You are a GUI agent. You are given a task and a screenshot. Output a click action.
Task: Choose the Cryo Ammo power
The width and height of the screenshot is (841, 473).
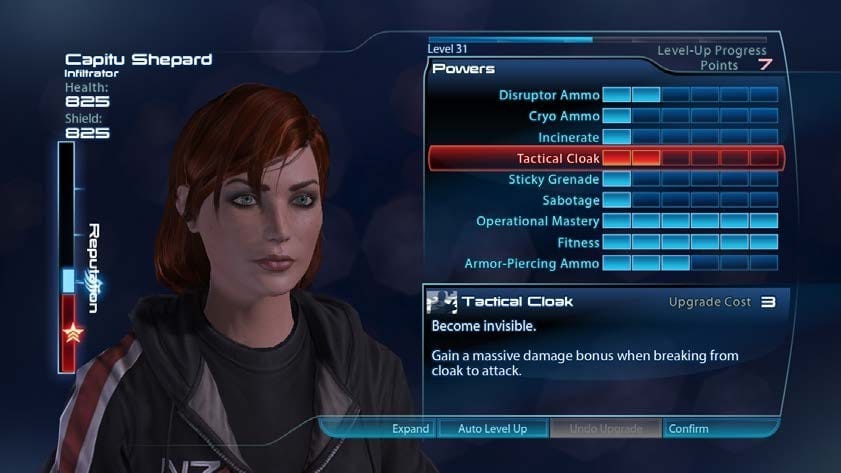pos(563,116)
